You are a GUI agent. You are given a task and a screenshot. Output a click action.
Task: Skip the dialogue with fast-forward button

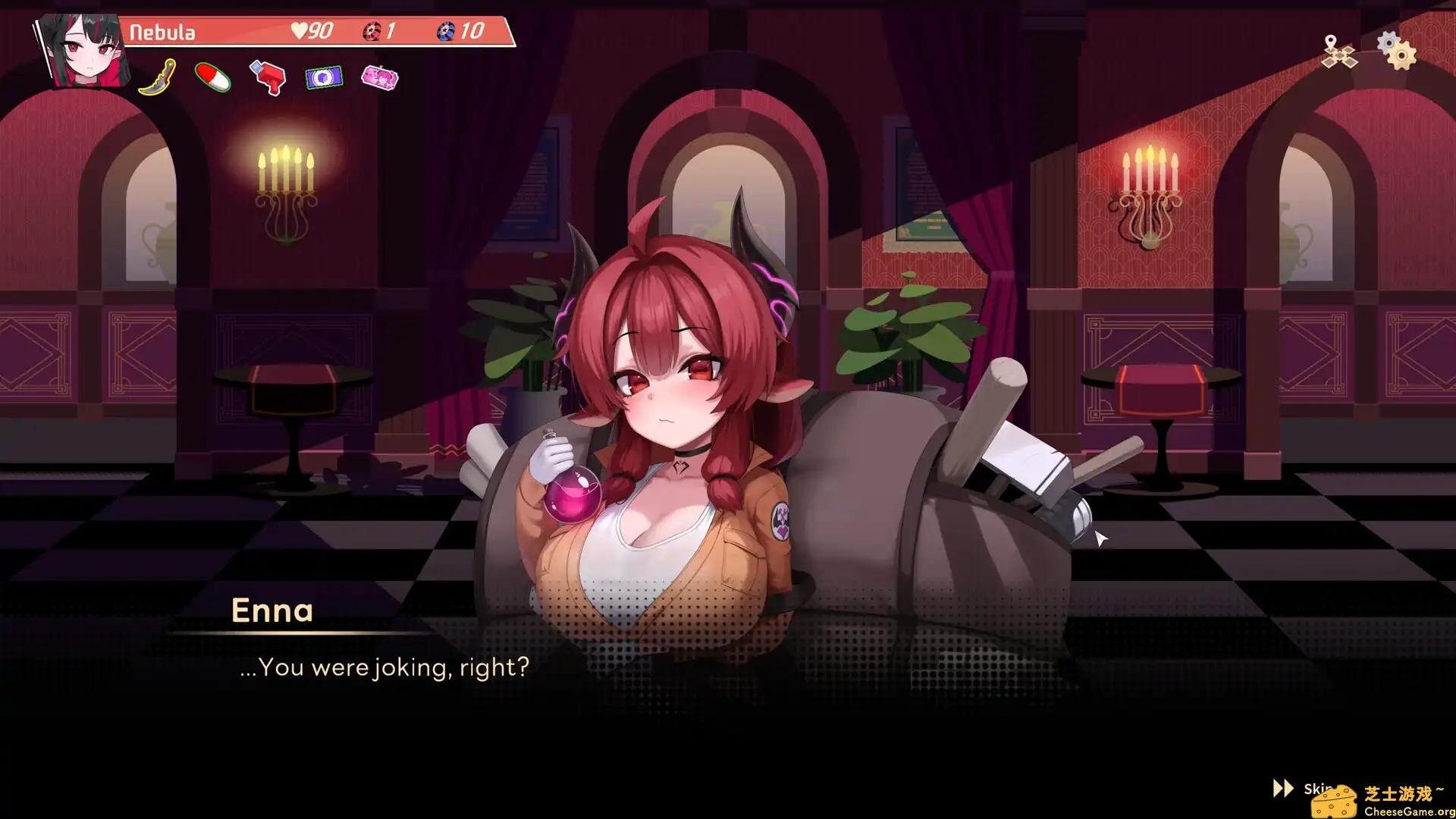[x=1285, y=789]
